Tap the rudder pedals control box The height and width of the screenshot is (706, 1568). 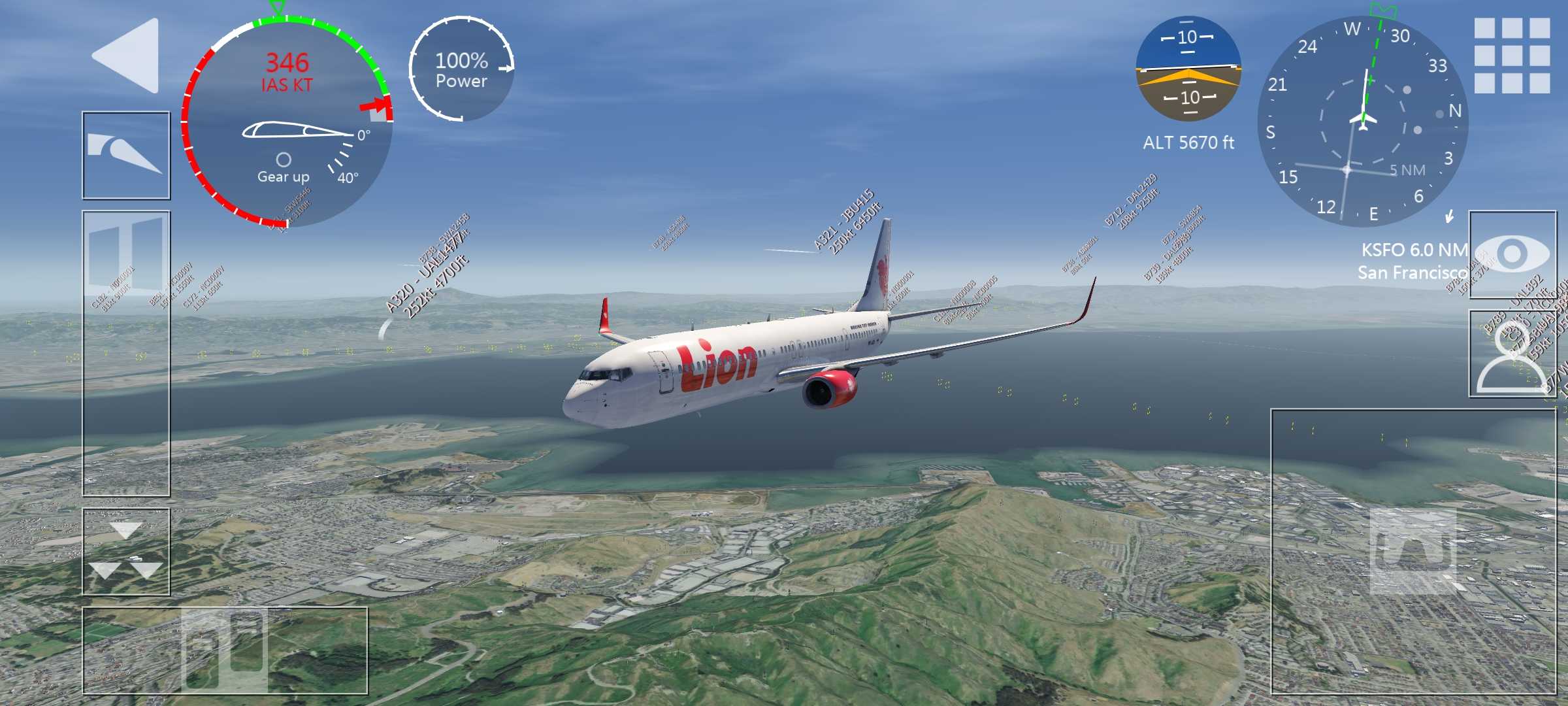225,650
